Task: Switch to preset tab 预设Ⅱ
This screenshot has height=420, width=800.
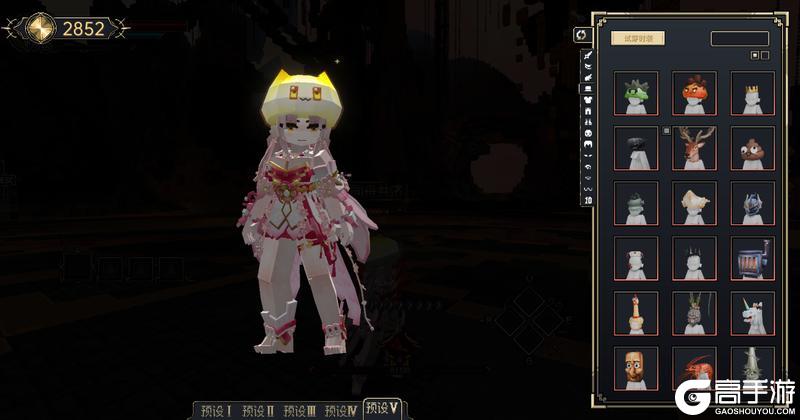Action: [x=258, y=410]
